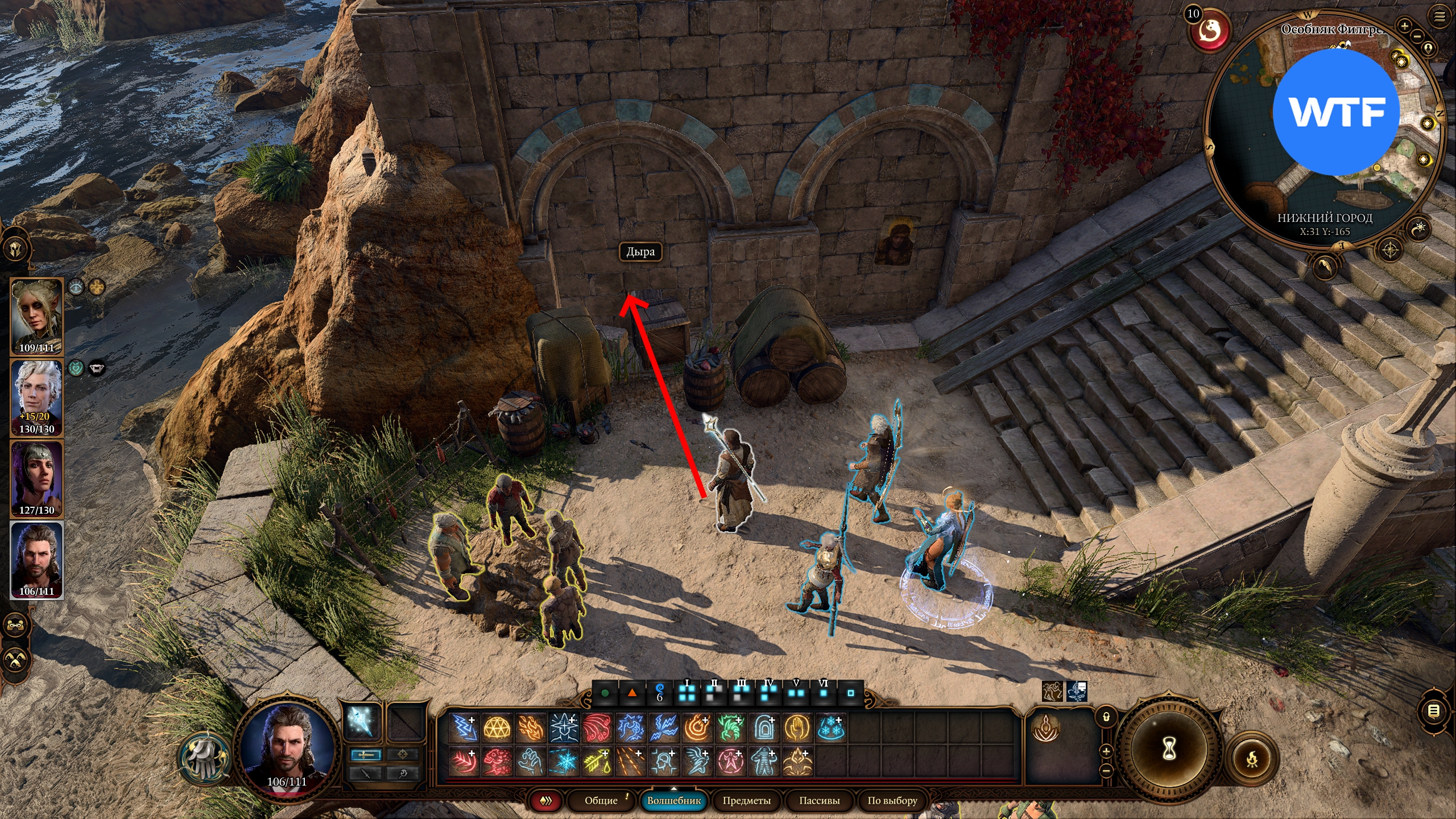Viewport: 1456px width, 819px height.
Task: Click the end turn hourglass button
Action: coord(1168,750)
